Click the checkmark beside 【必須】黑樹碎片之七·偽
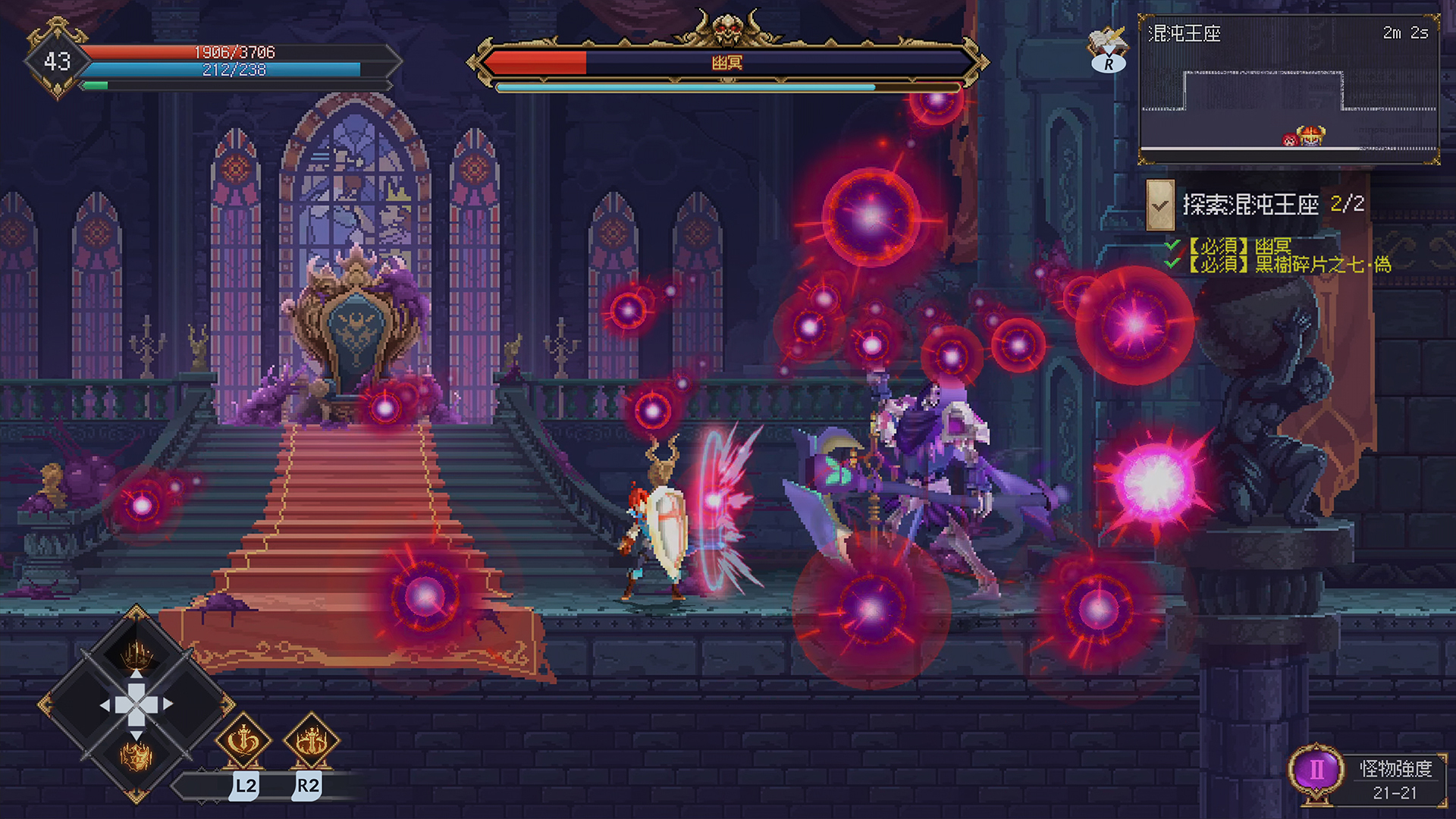This screenshot has height=819, width=1456. point(1171,264)
